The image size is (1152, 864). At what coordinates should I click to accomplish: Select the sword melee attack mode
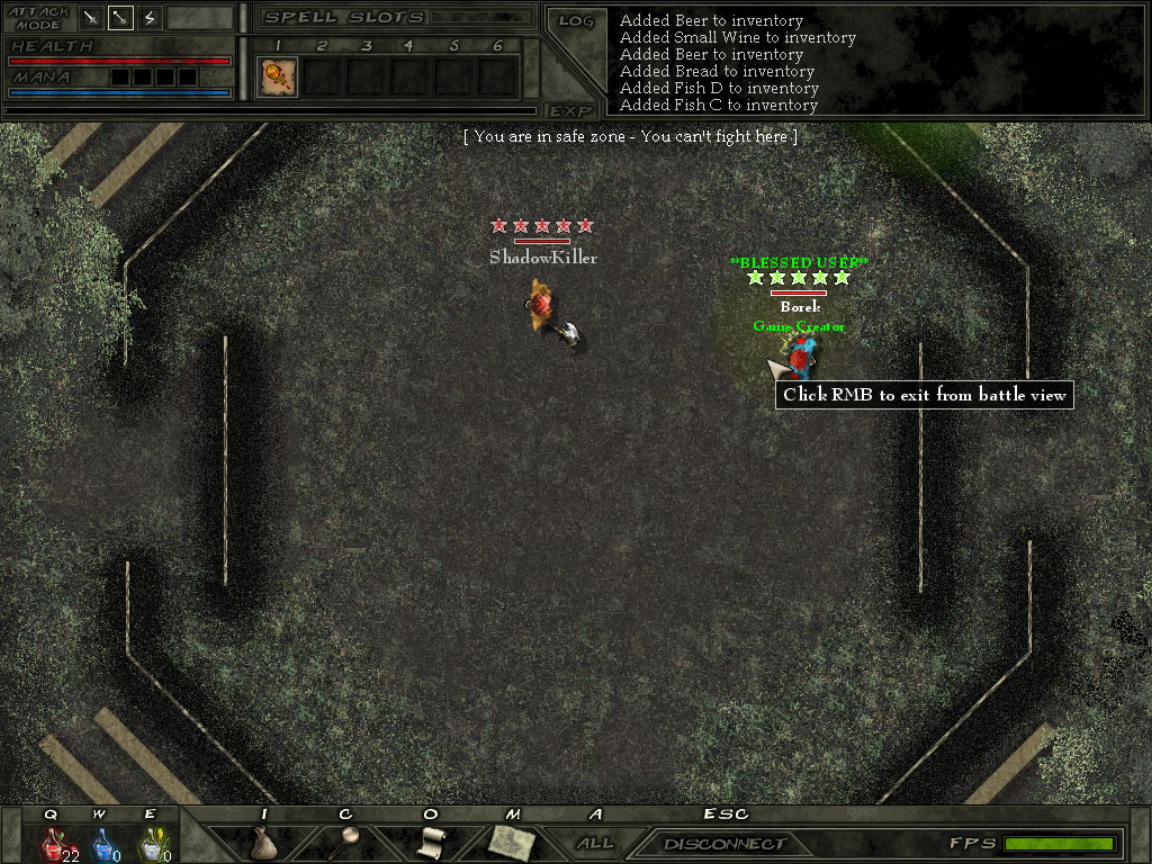(x=91, y=18)
